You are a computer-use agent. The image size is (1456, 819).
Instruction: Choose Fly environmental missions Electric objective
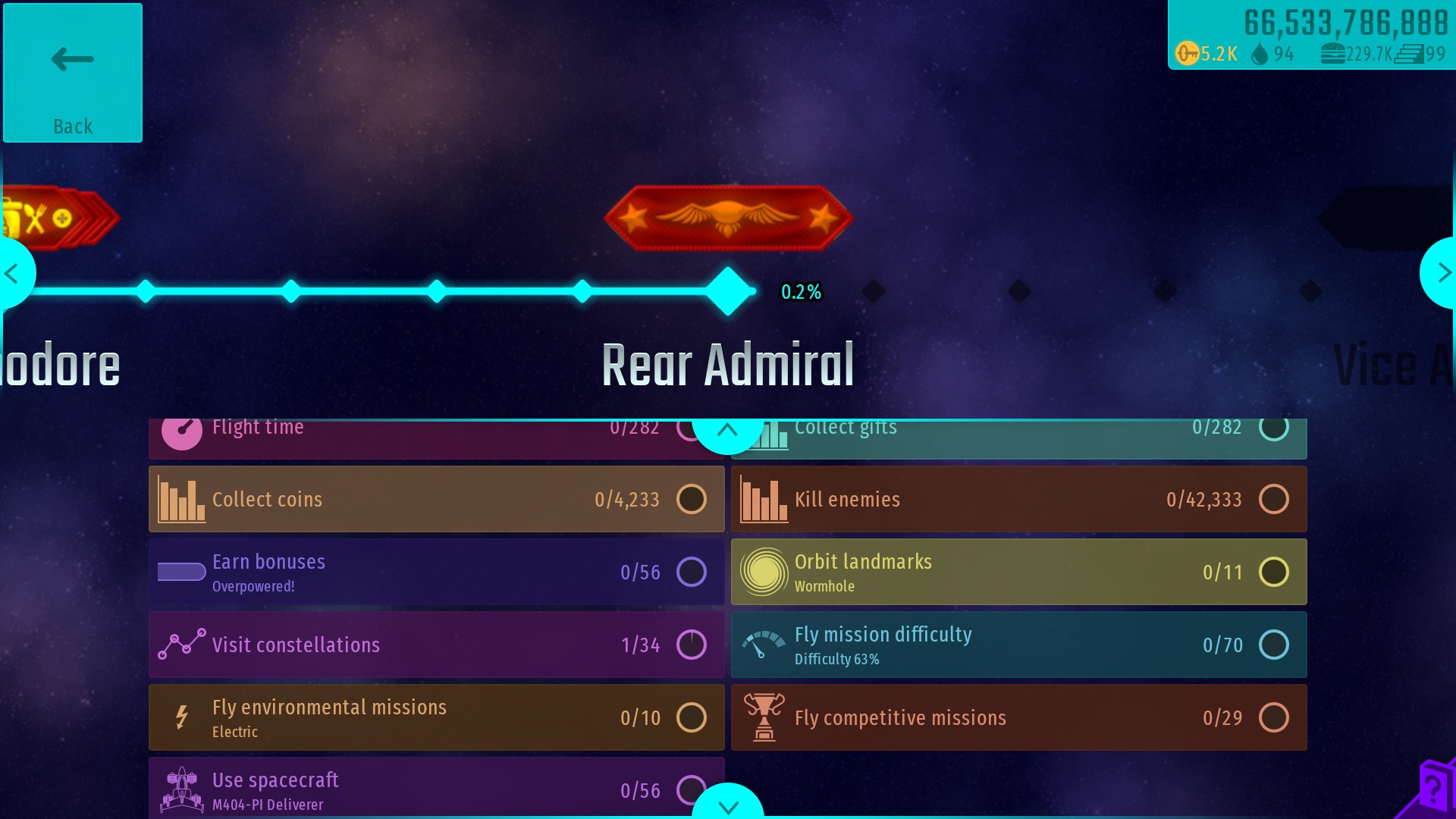pos(436,717)
